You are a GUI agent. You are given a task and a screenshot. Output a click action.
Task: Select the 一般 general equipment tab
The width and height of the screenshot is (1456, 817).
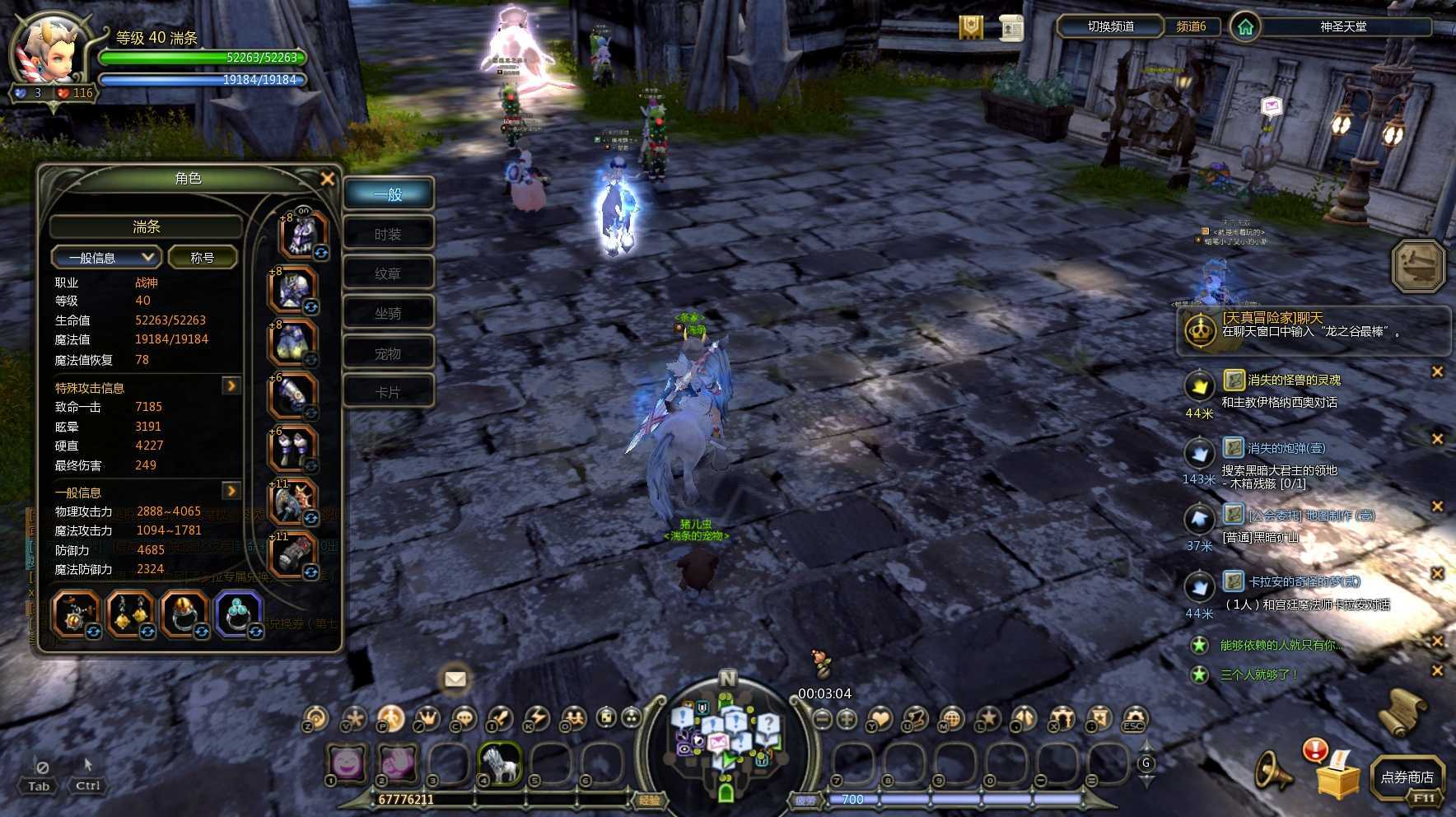pyautogui.click(x=388, y=194)
